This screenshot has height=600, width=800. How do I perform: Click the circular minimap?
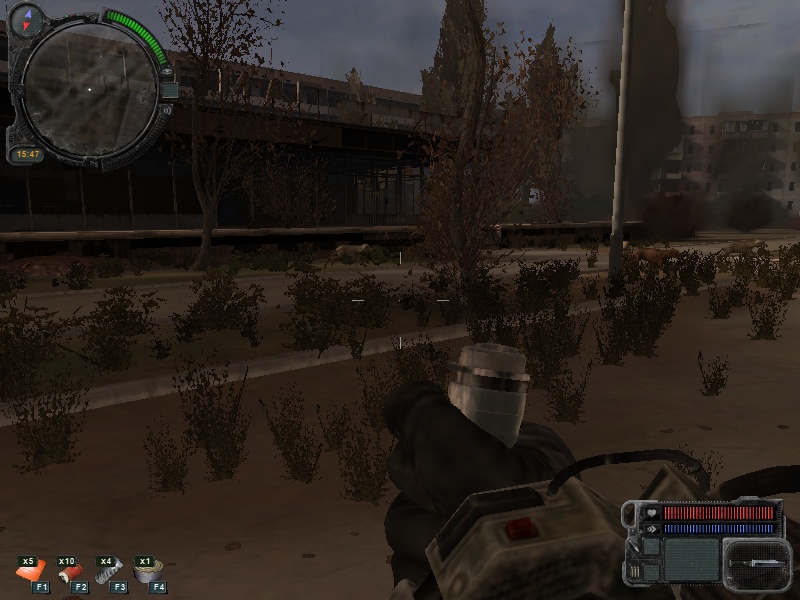[x=88, y=88]
